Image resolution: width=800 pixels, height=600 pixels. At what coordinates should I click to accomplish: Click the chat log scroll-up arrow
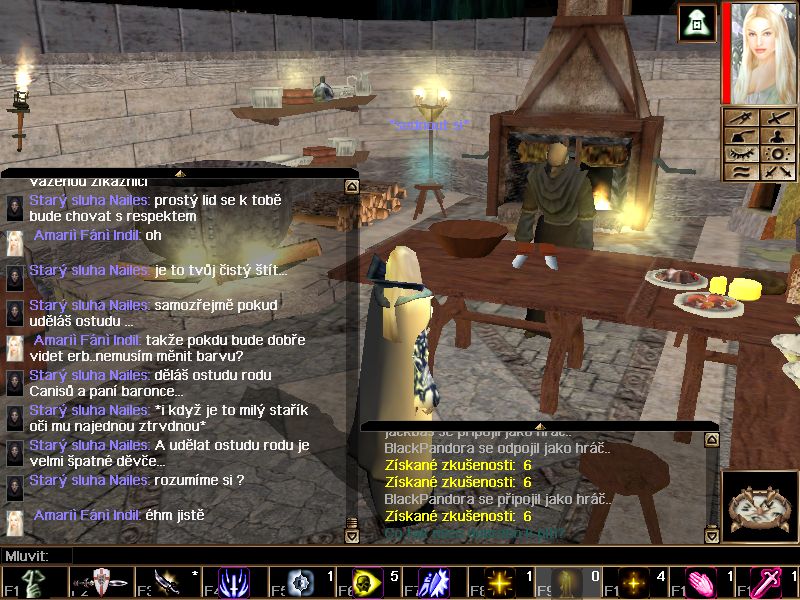click(x=351, y=186)
